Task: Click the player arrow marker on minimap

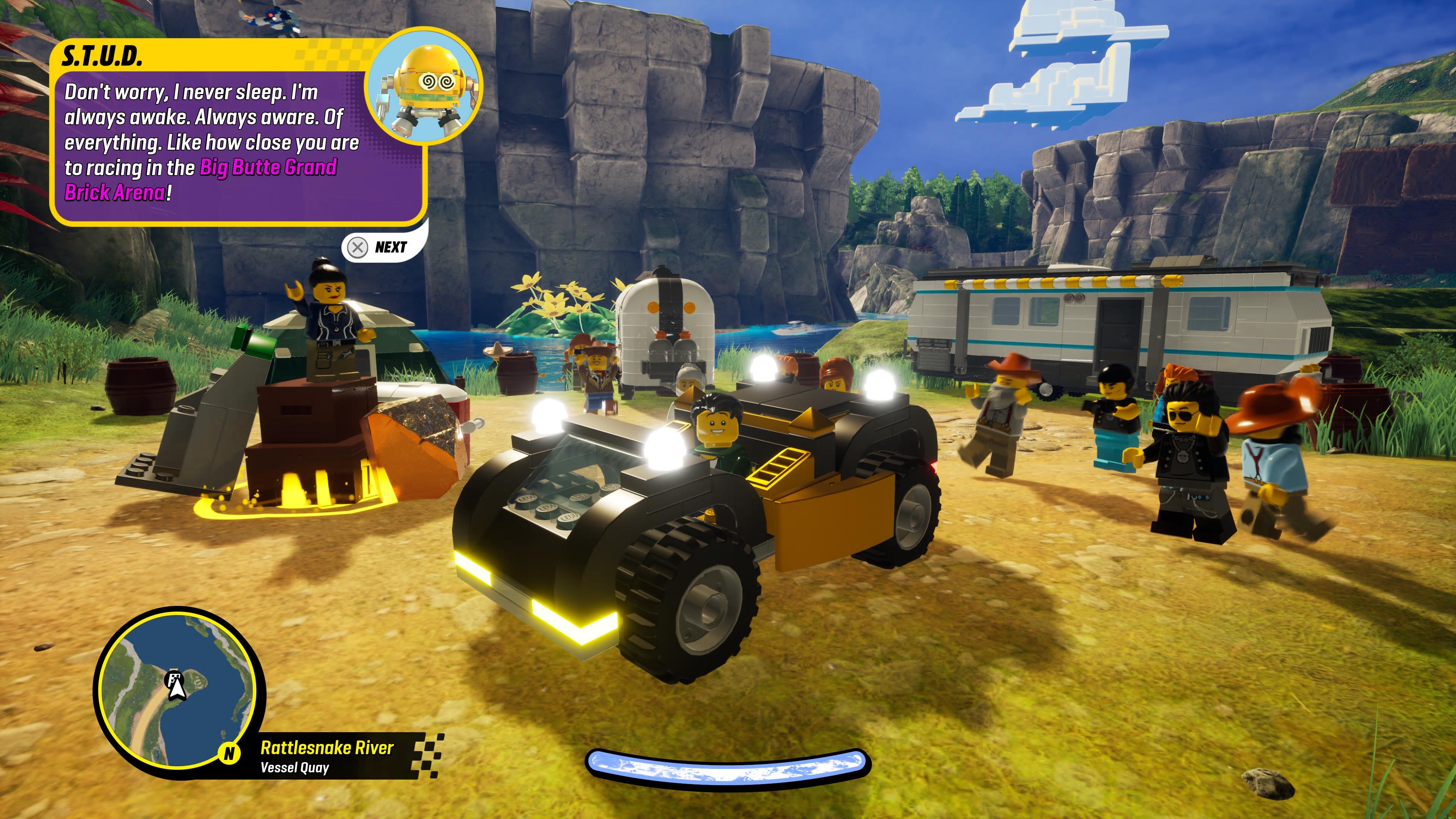Action: coord(177,688)
